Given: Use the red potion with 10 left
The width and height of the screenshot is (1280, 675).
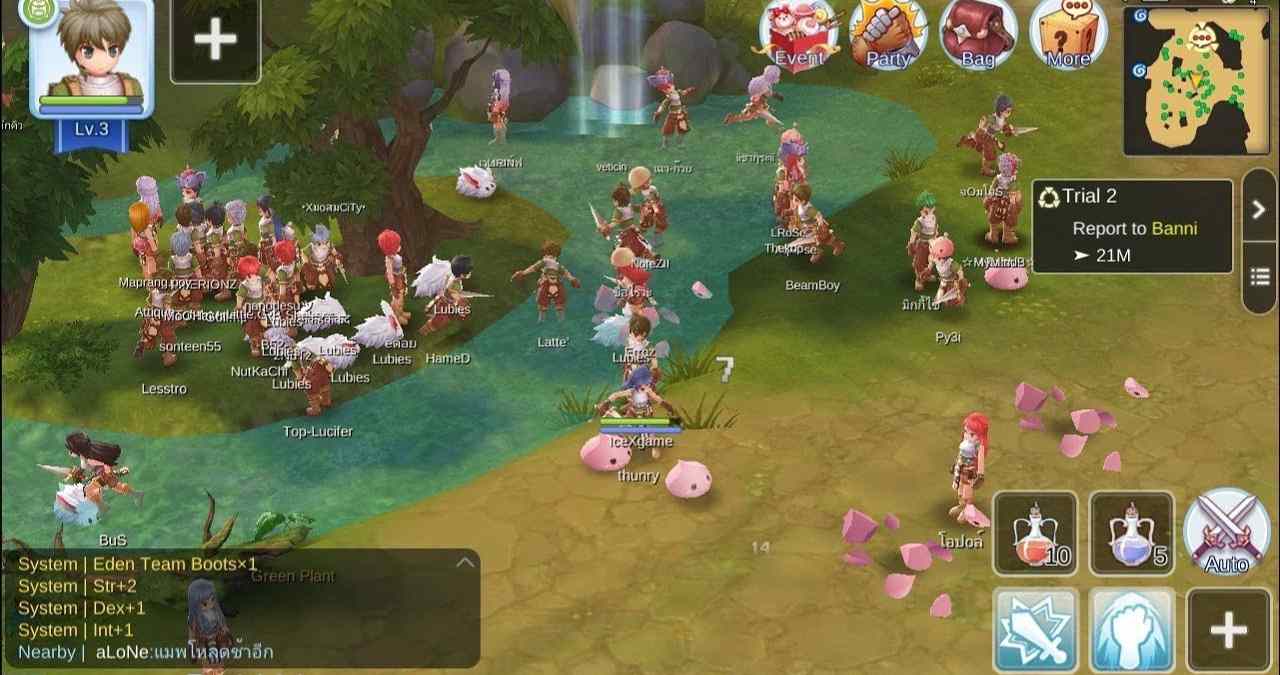Looking at the screenshot, I should 1034,533.
